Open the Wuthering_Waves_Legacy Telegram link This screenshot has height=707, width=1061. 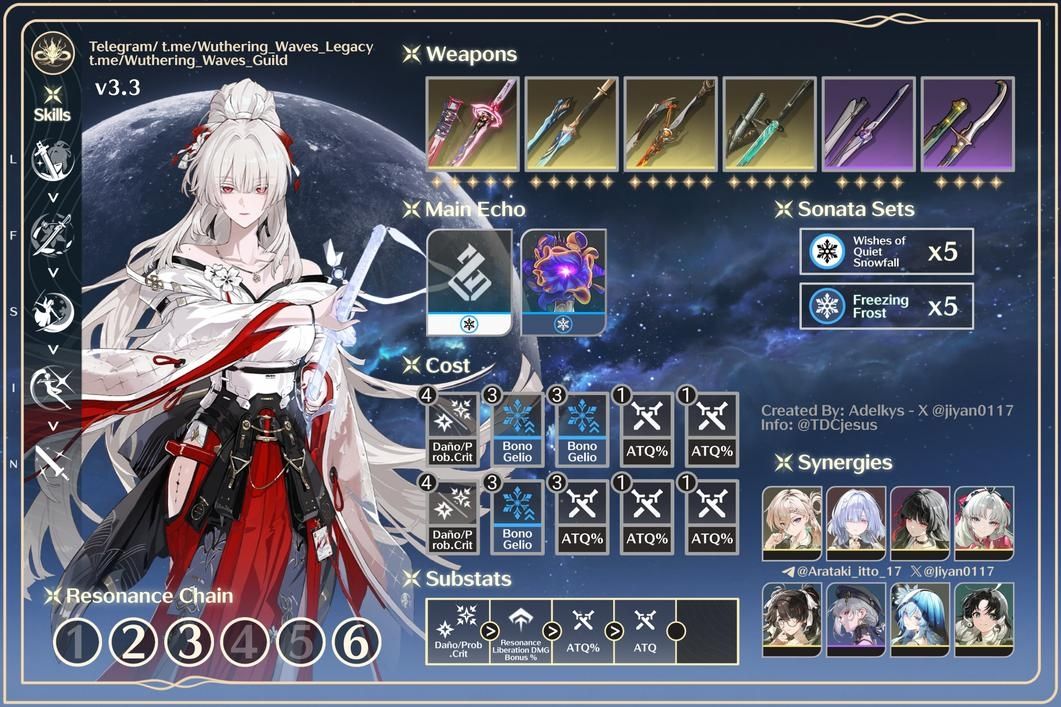pyautogui.click(x=230, y=47)
